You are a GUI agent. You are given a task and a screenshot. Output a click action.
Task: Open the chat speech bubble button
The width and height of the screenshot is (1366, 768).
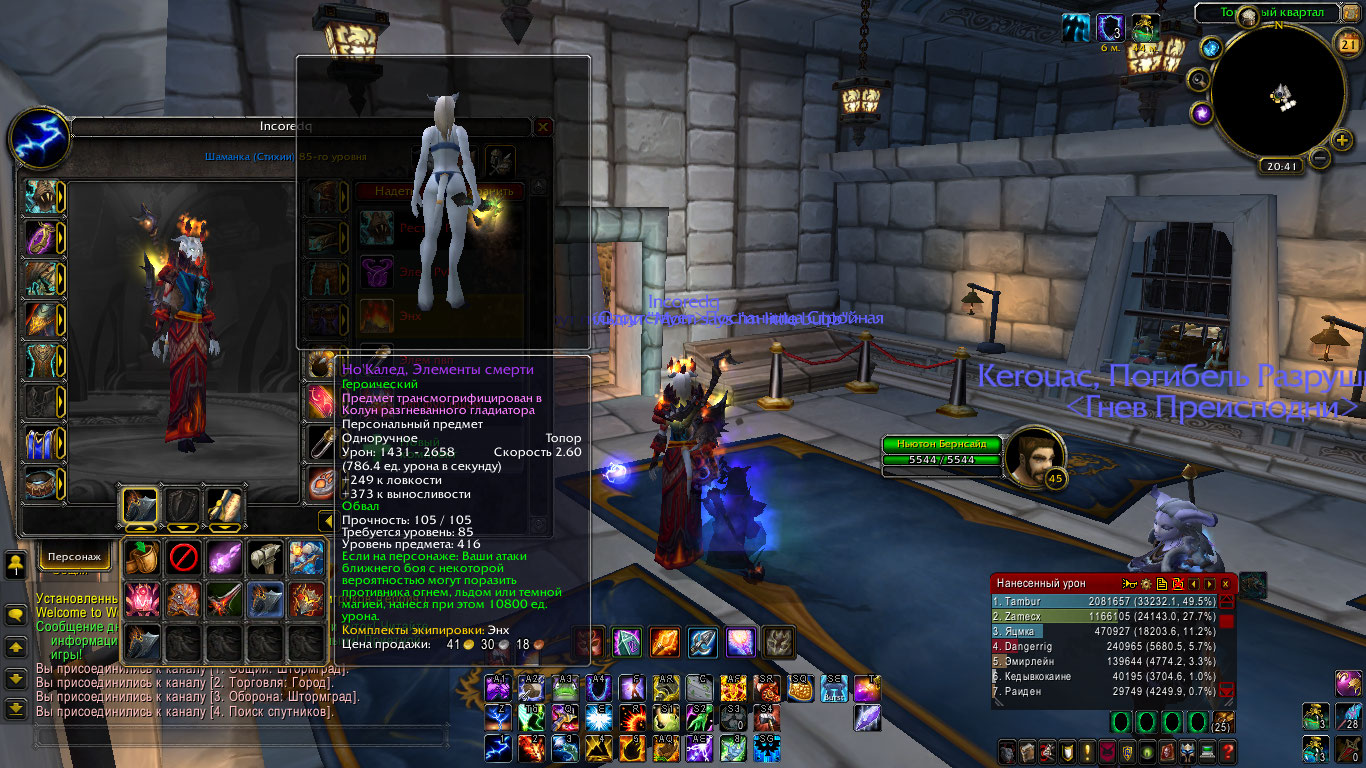16,613
